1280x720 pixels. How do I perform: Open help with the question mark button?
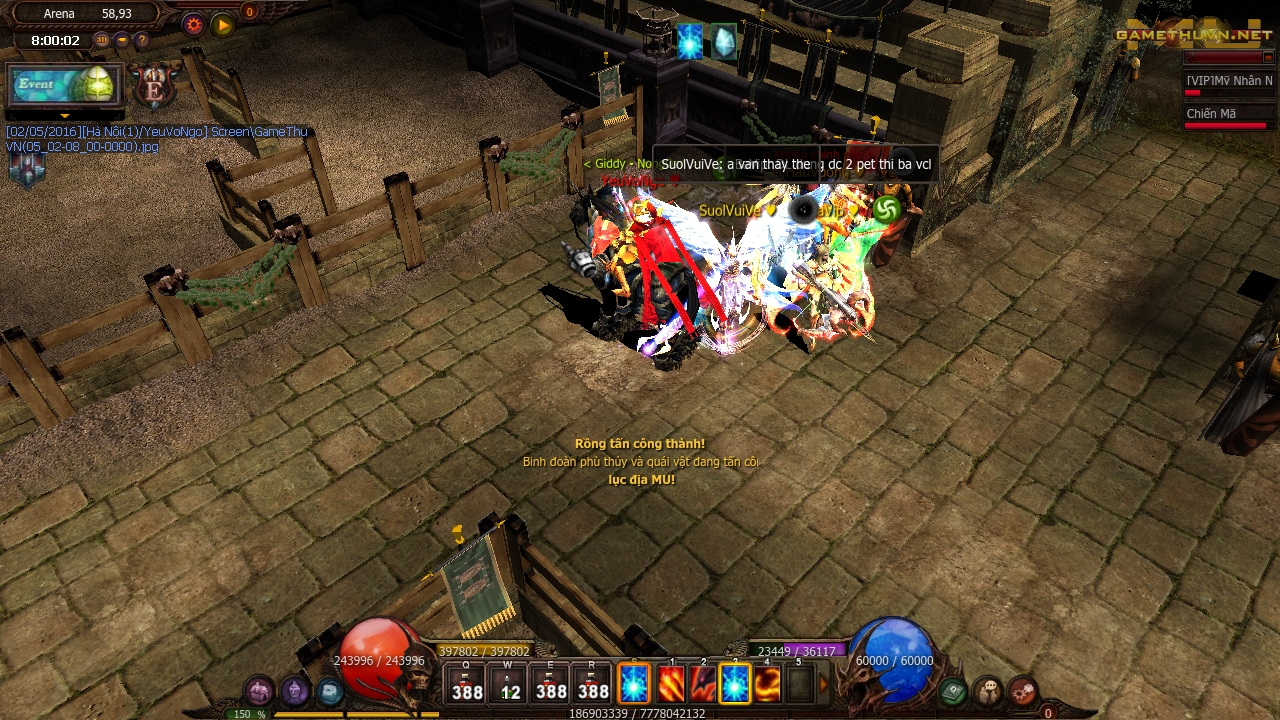(141, 41)
